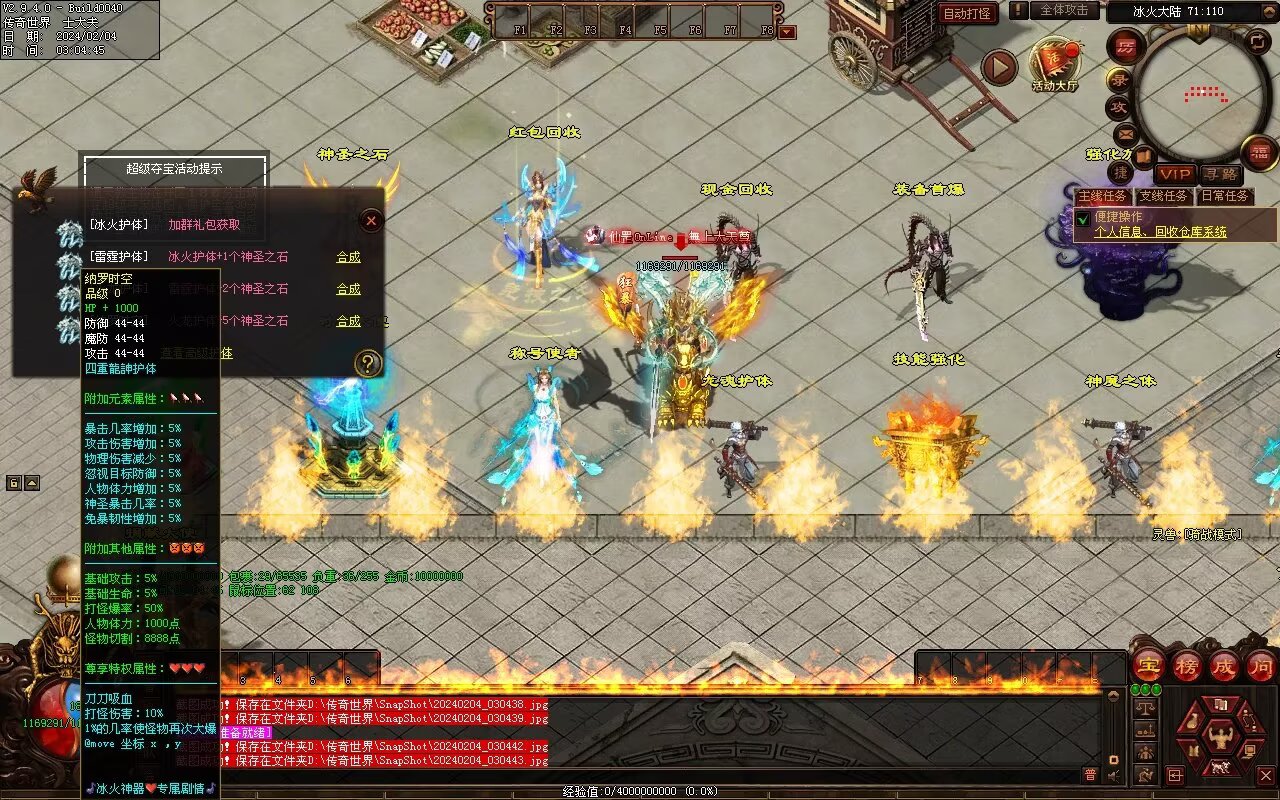Select the 全体攻击 attack mode button
Viewport: 1280px width, 800px height.
[x=1064, y=10]
